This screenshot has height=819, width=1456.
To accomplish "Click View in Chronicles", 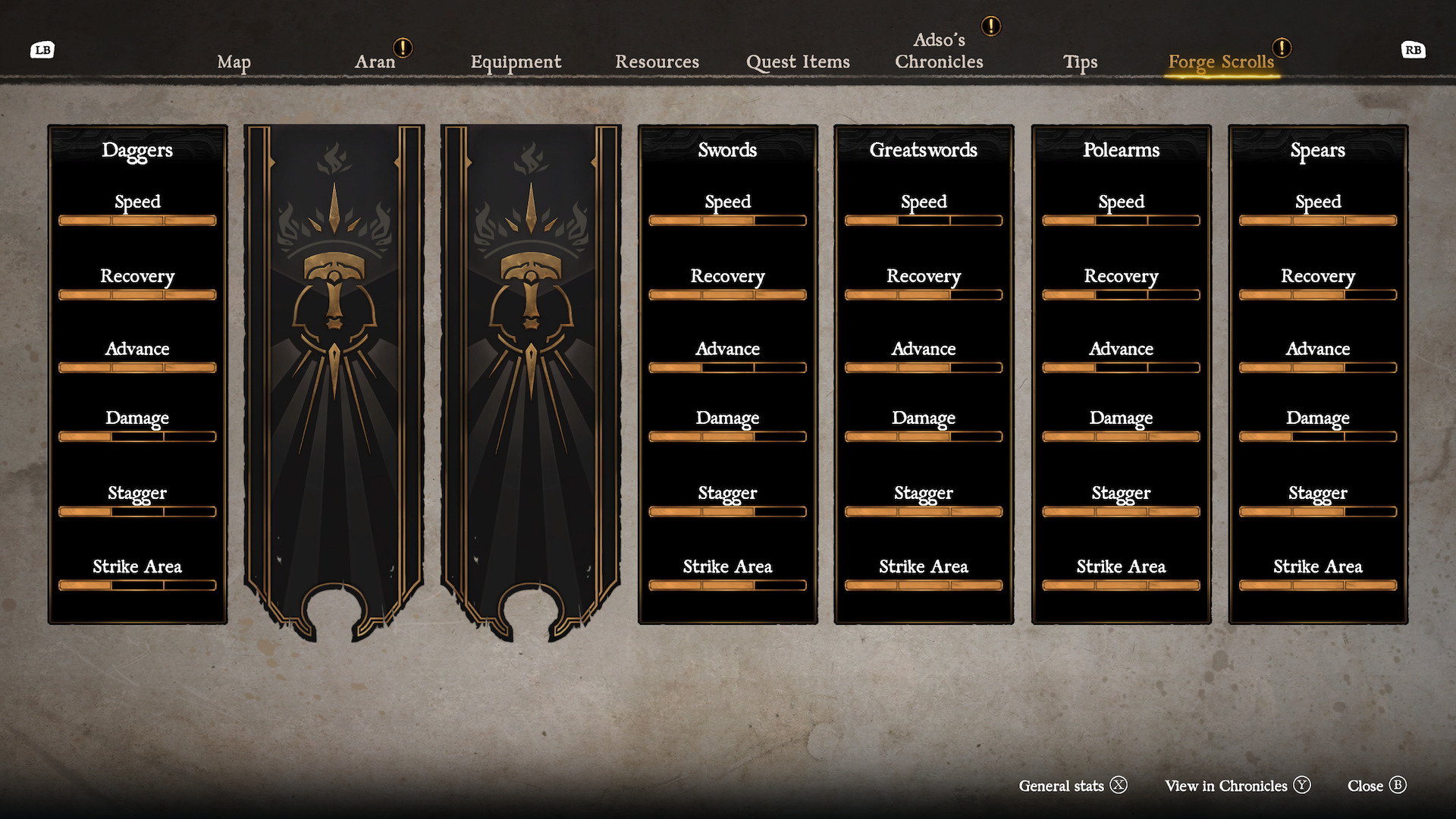I will 1237,786.
